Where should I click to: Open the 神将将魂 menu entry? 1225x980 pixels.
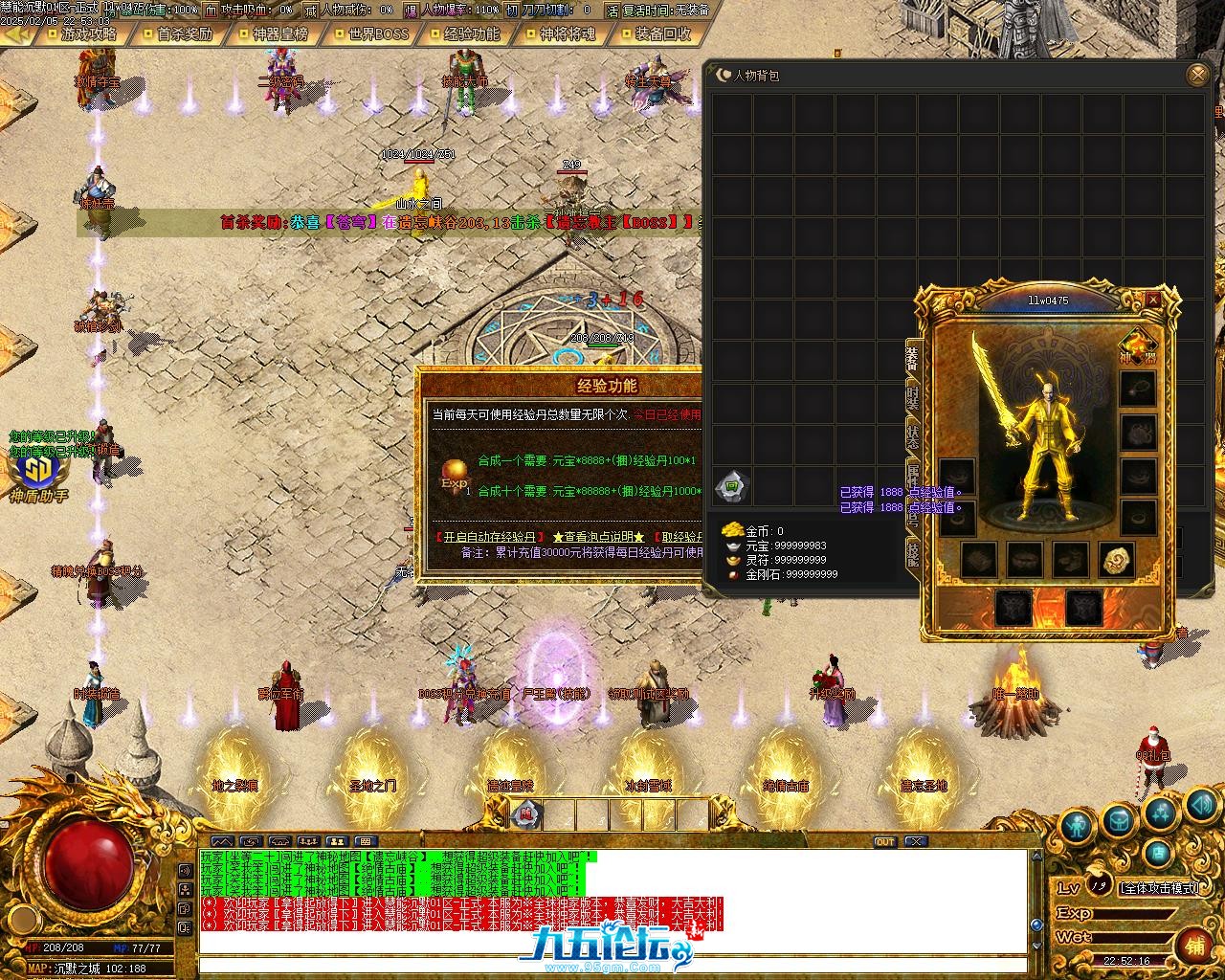(567, 34)
